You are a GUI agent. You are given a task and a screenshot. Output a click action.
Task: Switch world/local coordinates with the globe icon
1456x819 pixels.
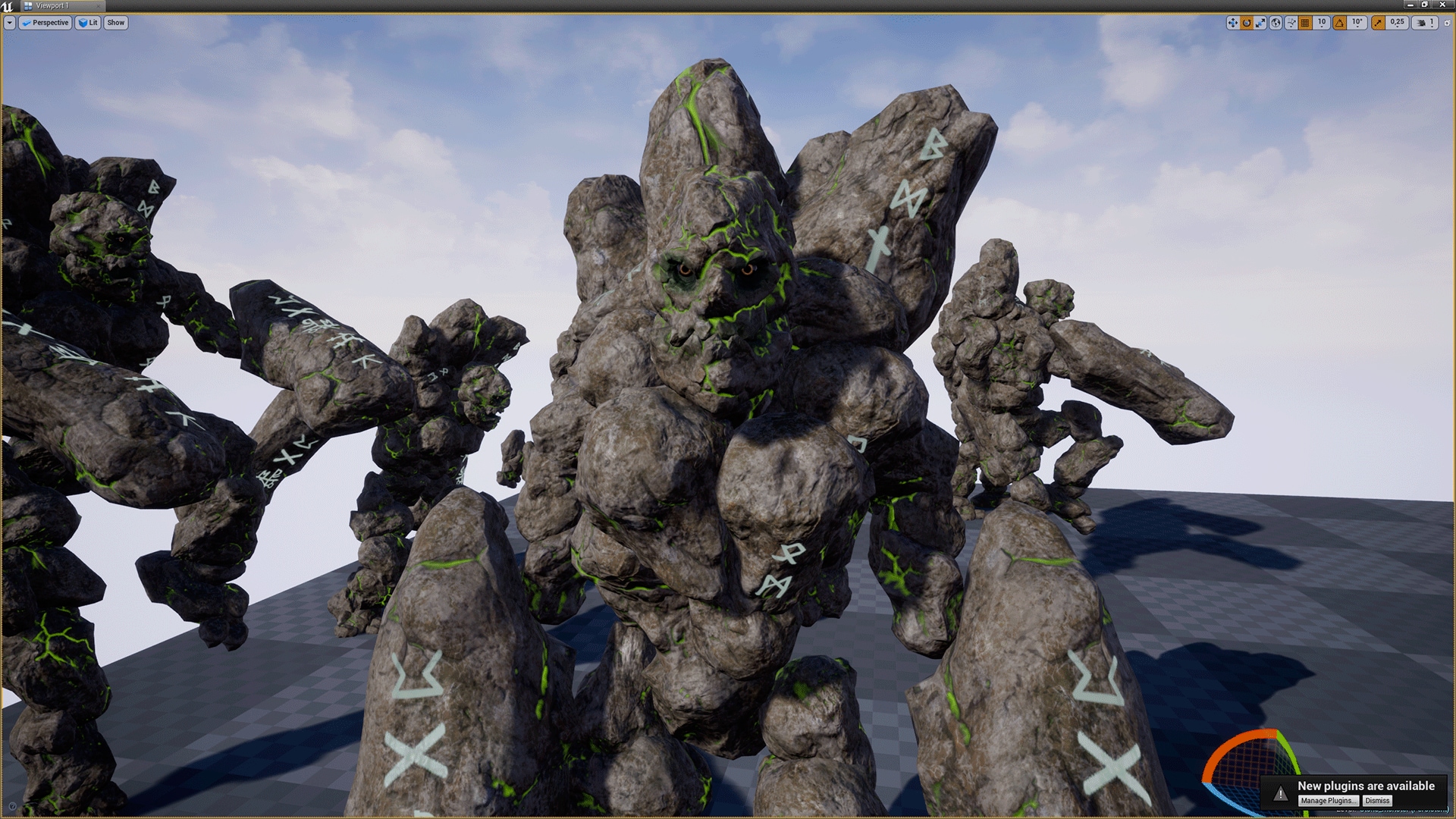pyautogui.click(x=1276, y=23)
